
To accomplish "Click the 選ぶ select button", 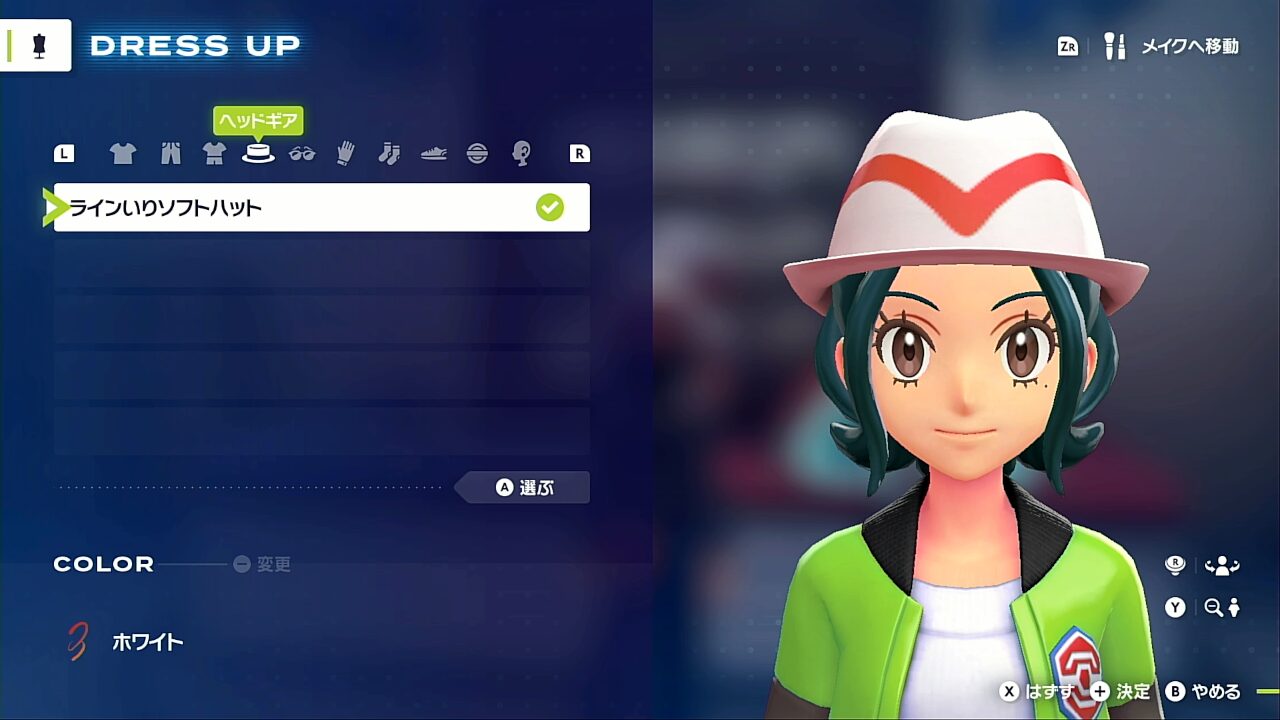I will (523, 488).
